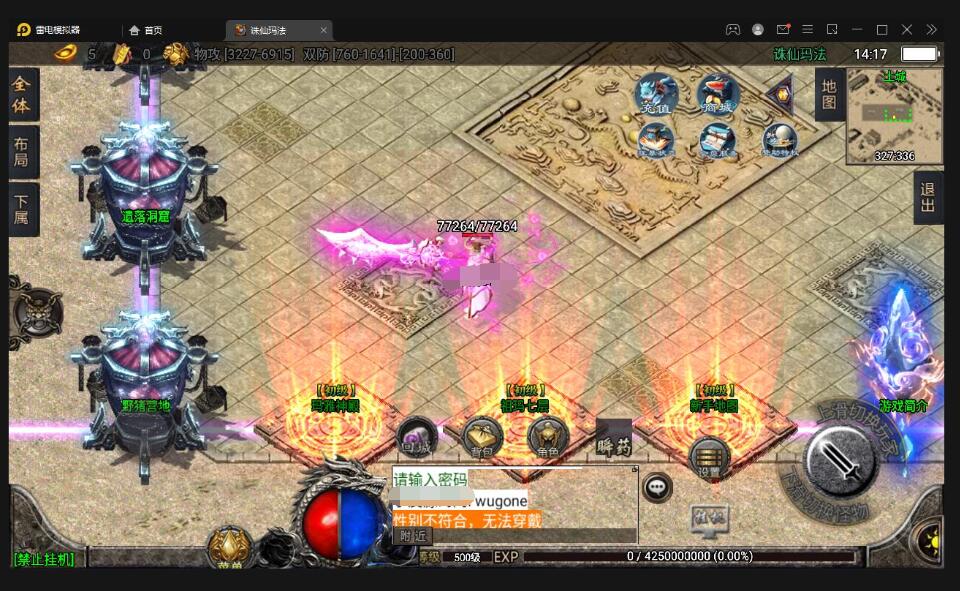
Task: Use the 回城 return-to-town icon
Action: tap(416, 436)
